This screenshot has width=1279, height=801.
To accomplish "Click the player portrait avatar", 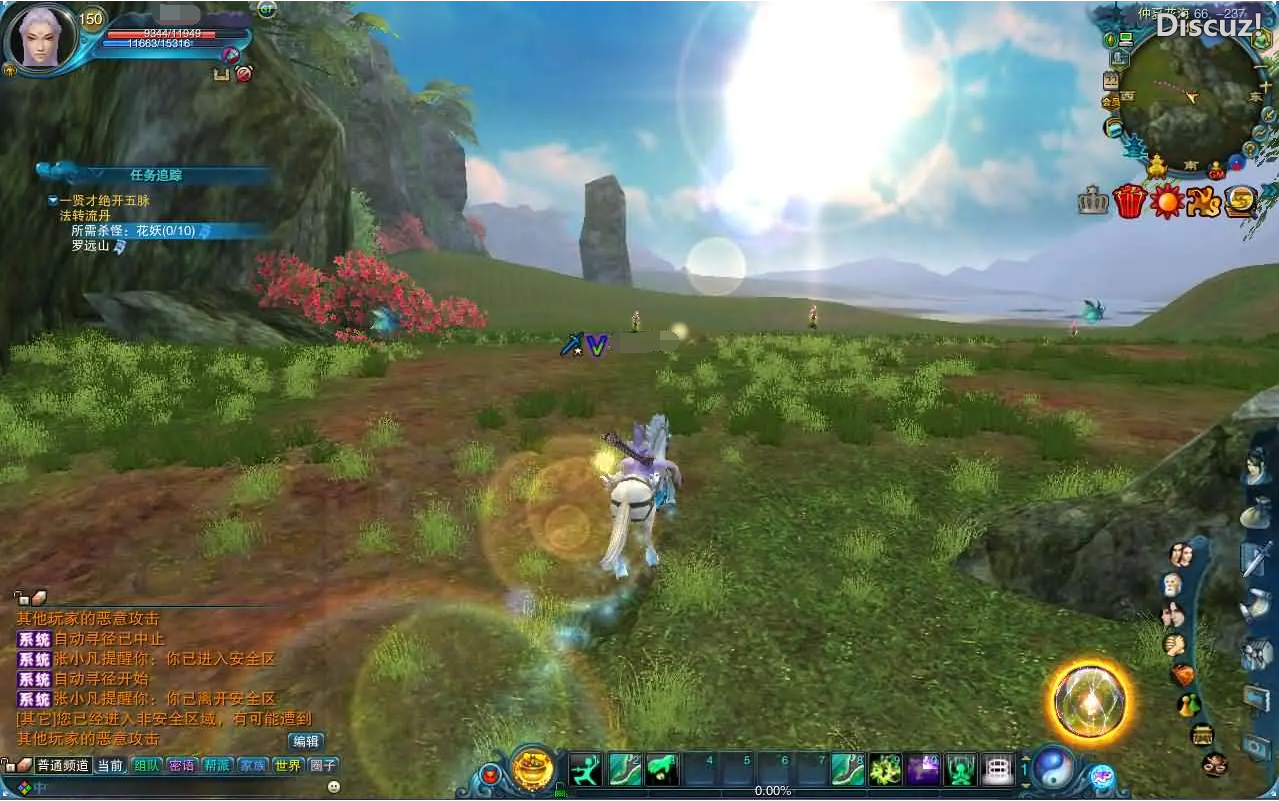I will point(40,36).
